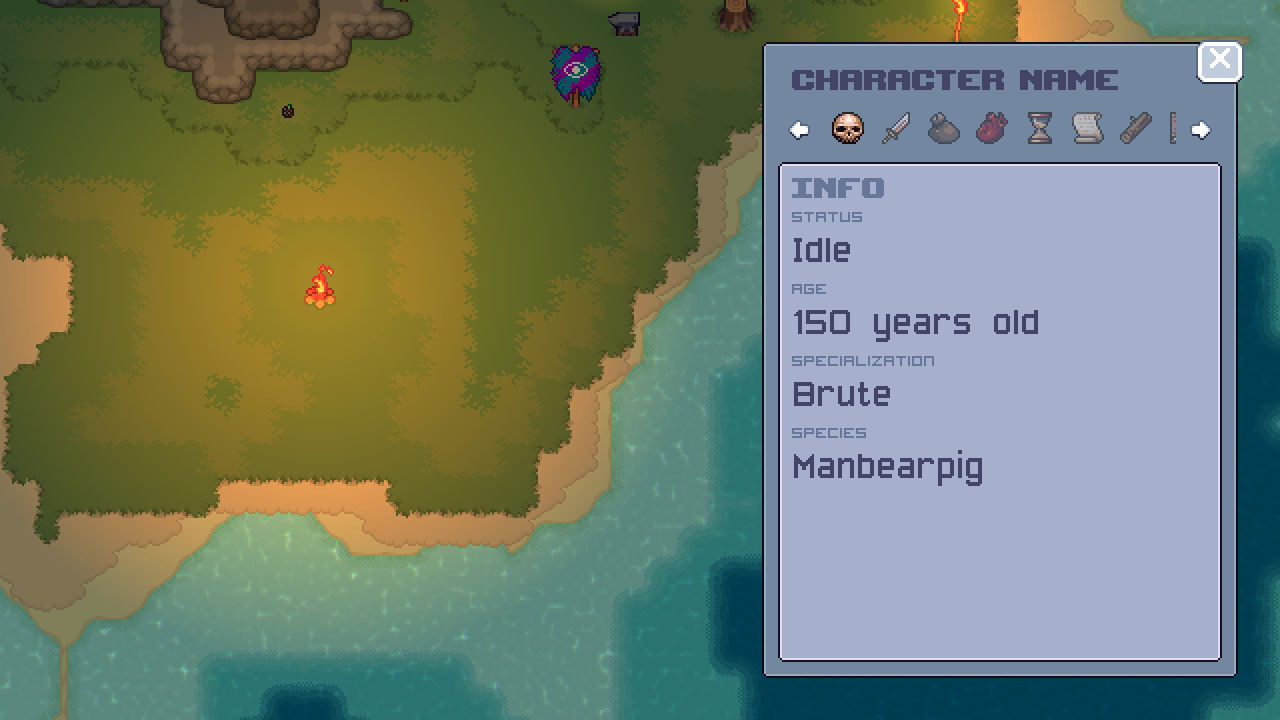View the scroll log icon

click(x=1086, y=130)
